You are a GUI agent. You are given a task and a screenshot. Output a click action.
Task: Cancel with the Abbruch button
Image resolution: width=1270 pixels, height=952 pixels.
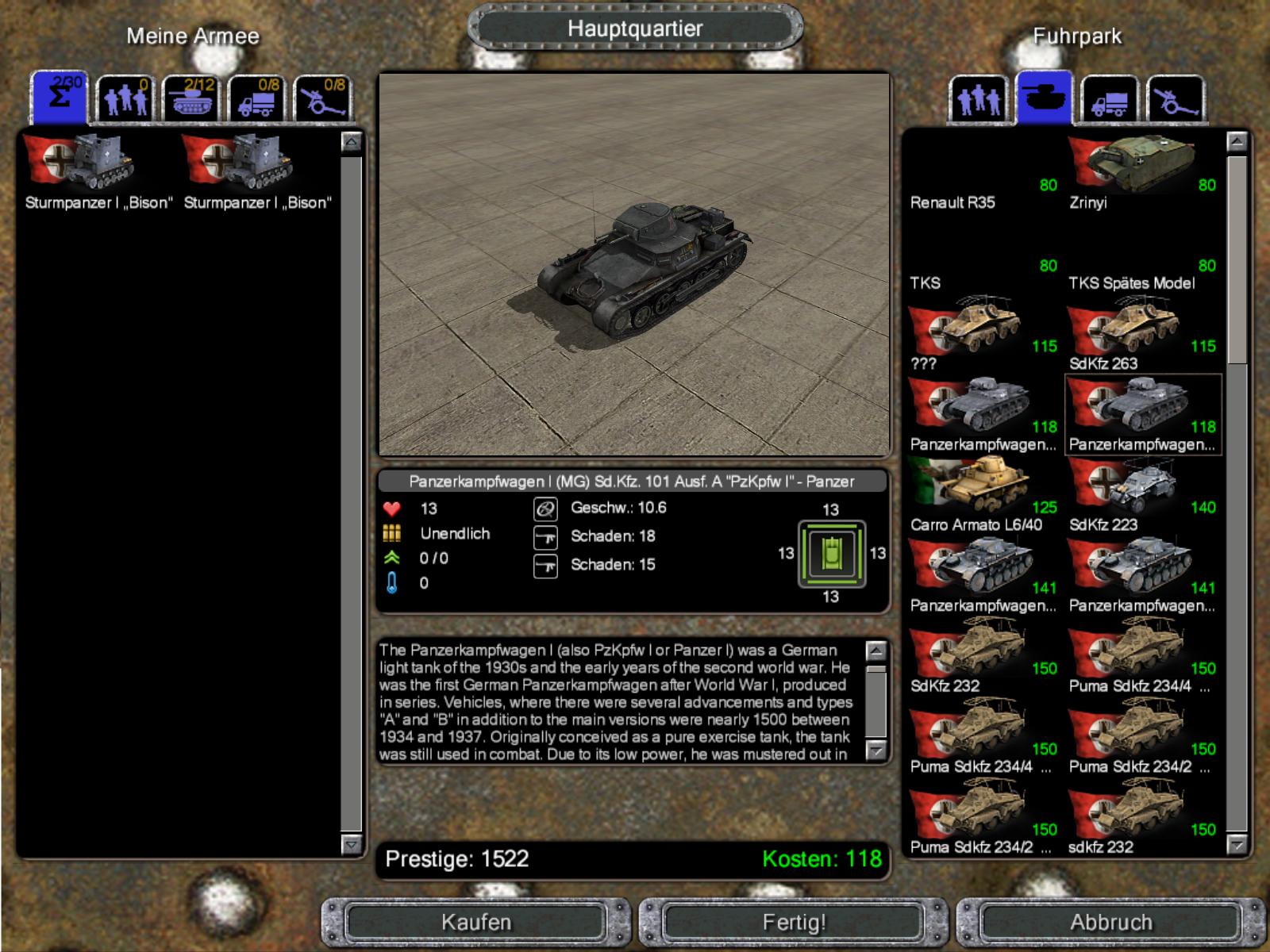(1110, 922)
